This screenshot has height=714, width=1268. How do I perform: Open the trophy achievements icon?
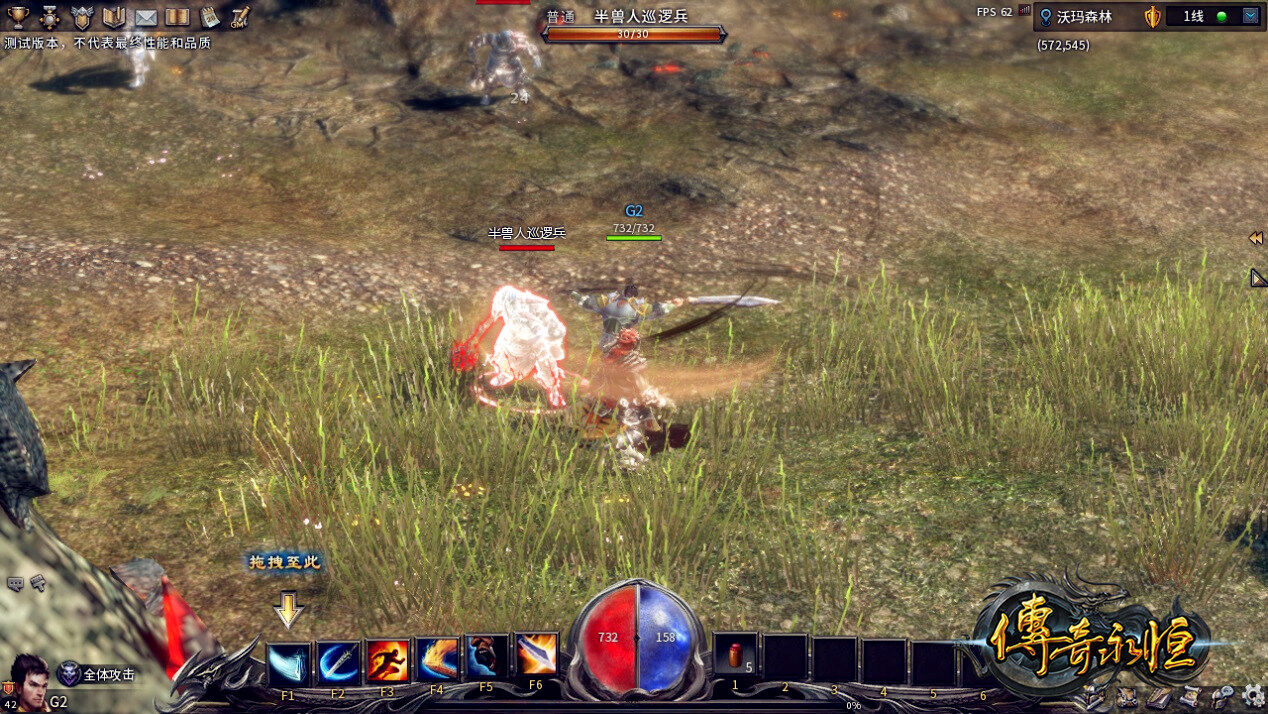17,17
